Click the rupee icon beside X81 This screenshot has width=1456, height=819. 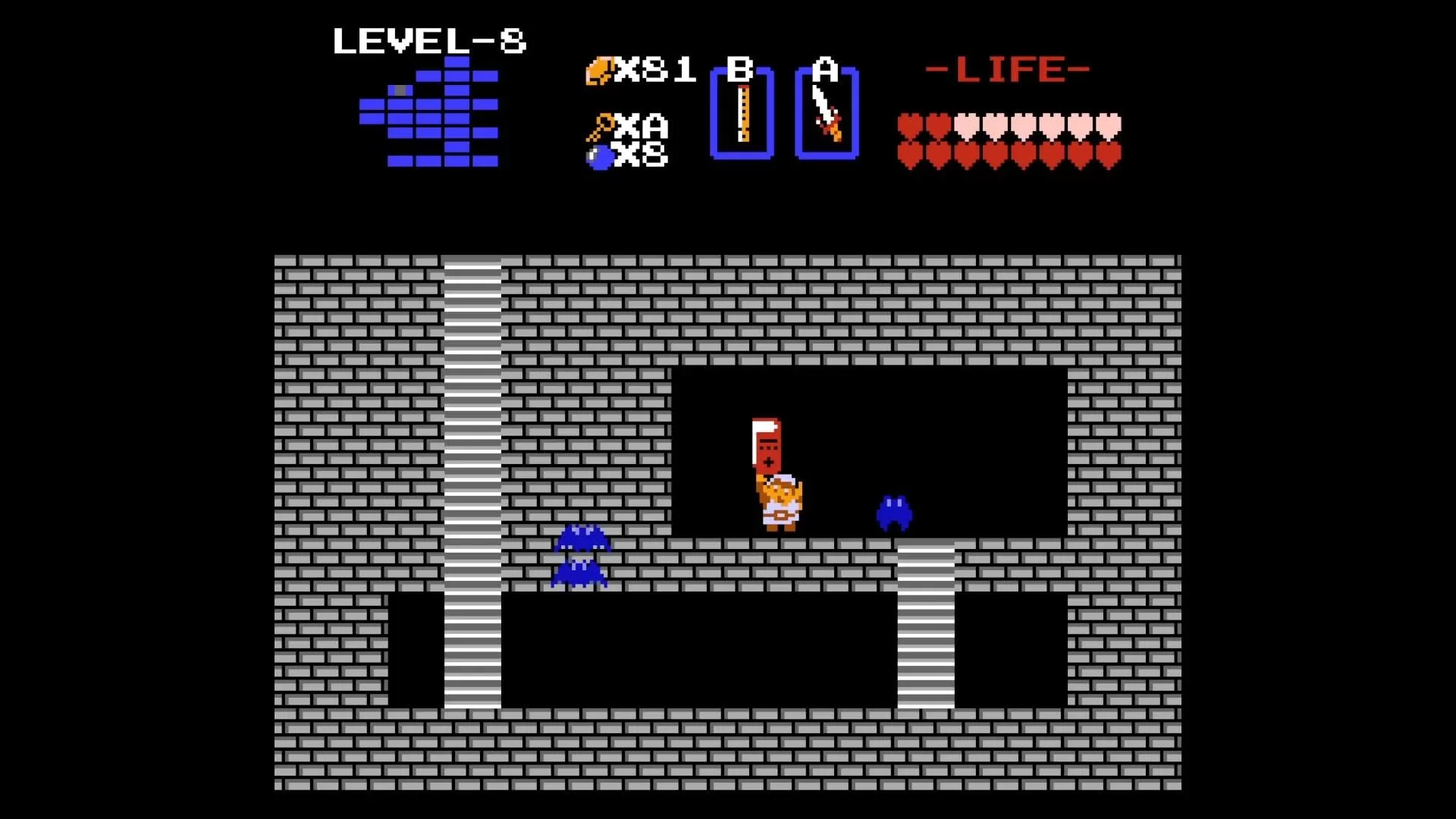pos(598,71)
